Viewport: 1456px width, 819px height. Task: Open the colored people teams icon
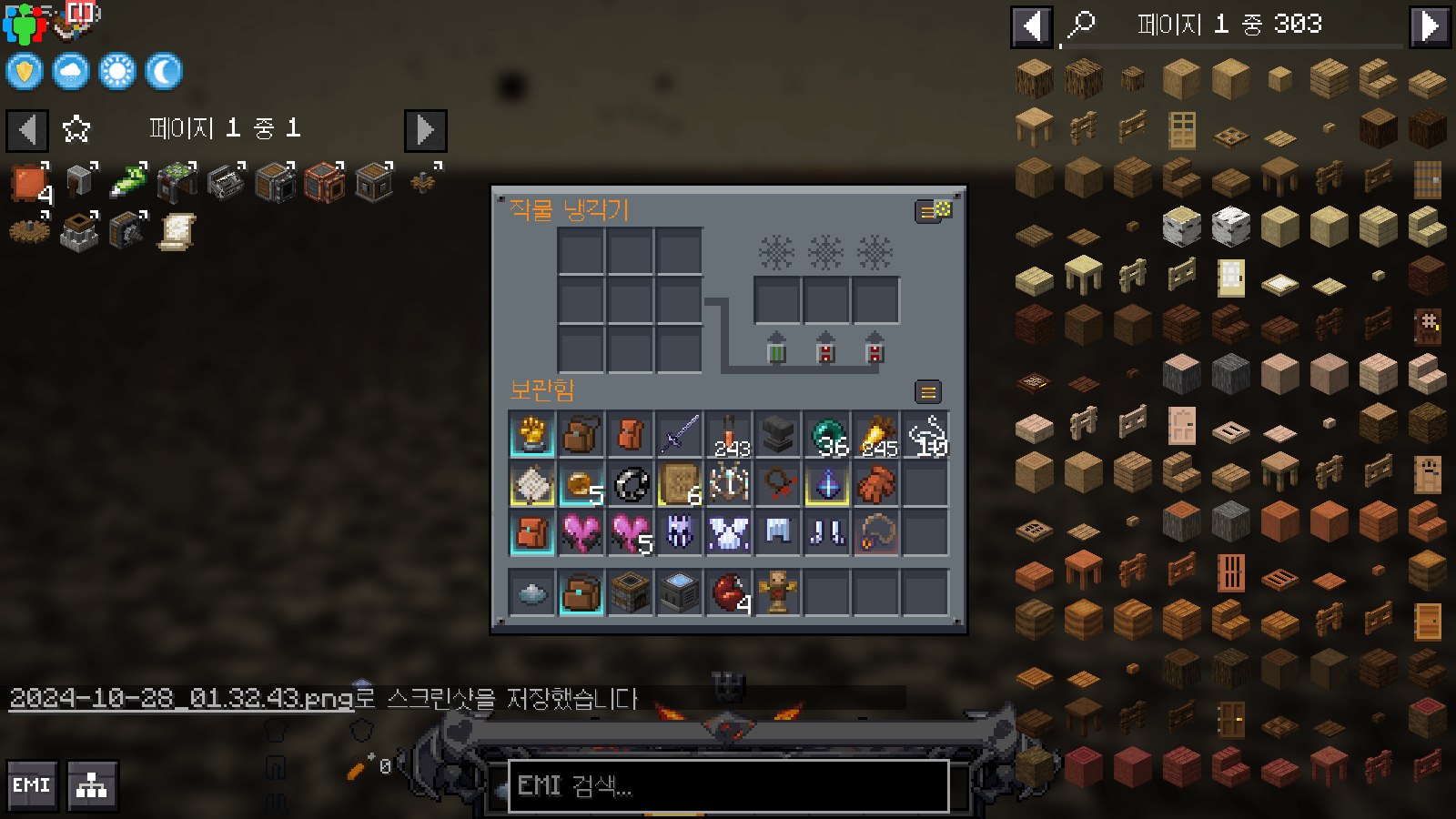pyautogui.click(x=25, y=23)
